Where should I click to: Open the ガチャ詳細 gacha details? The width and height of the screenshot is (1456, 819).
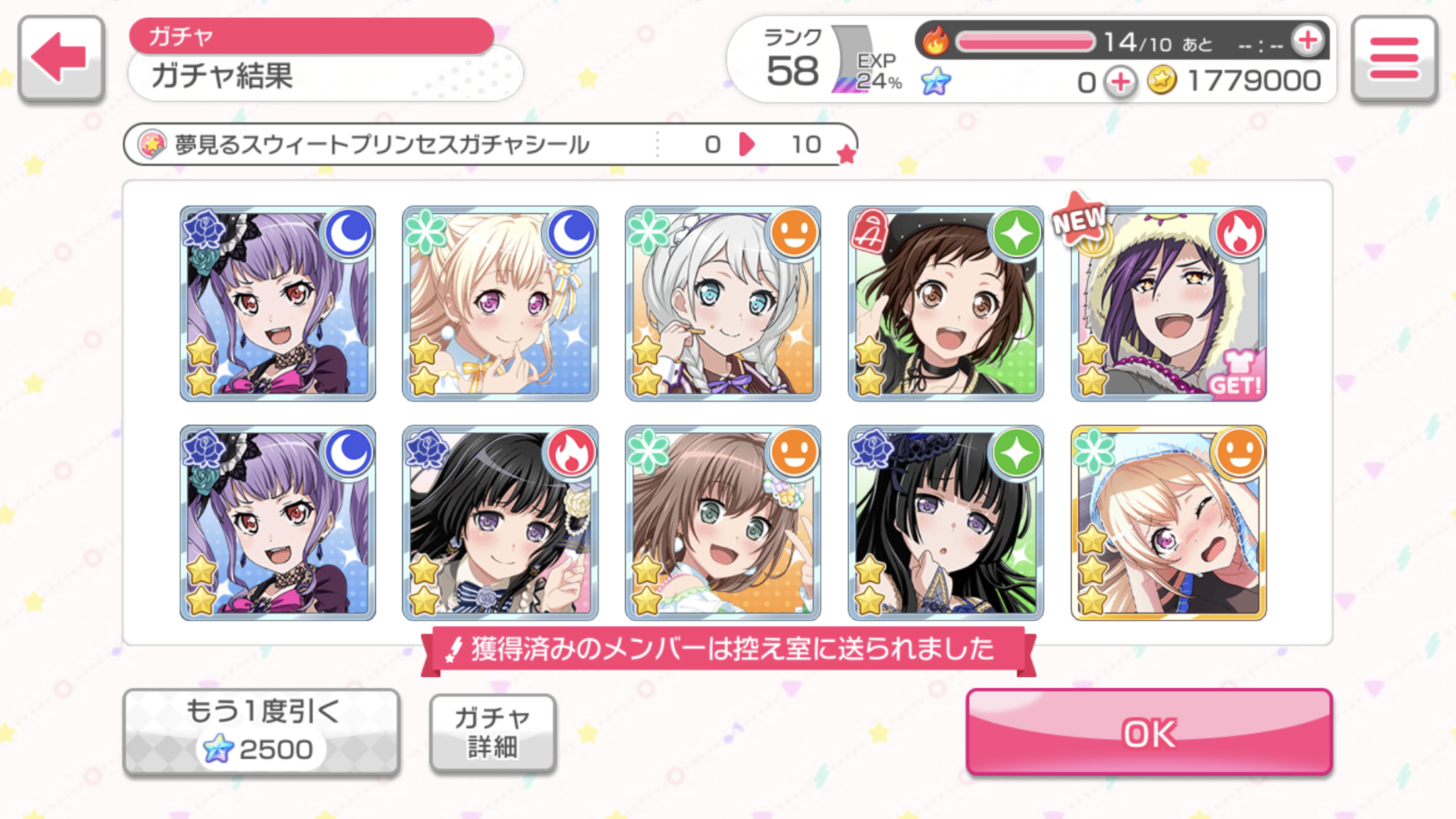click(x=492, y=732)
